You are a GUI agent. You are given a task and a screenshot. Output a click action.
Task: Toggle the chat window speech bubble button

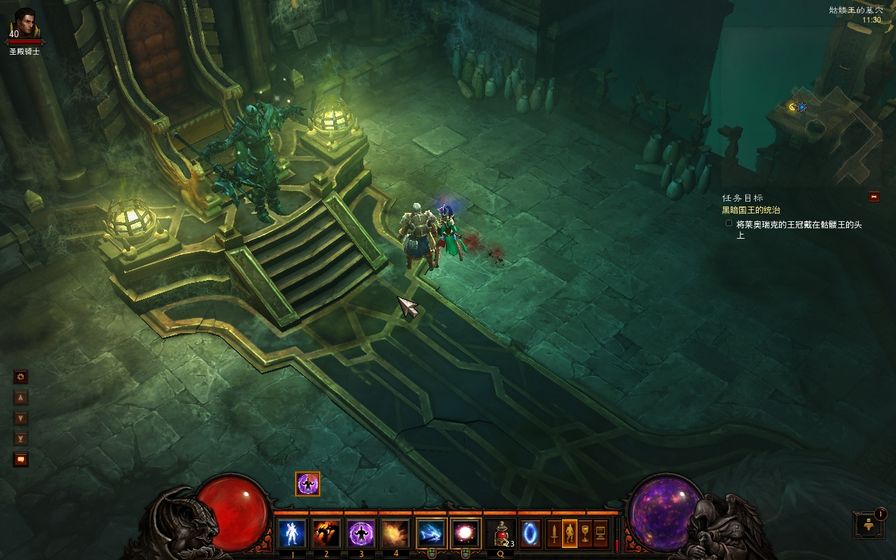pyautogui.click(x=20, y=459)
